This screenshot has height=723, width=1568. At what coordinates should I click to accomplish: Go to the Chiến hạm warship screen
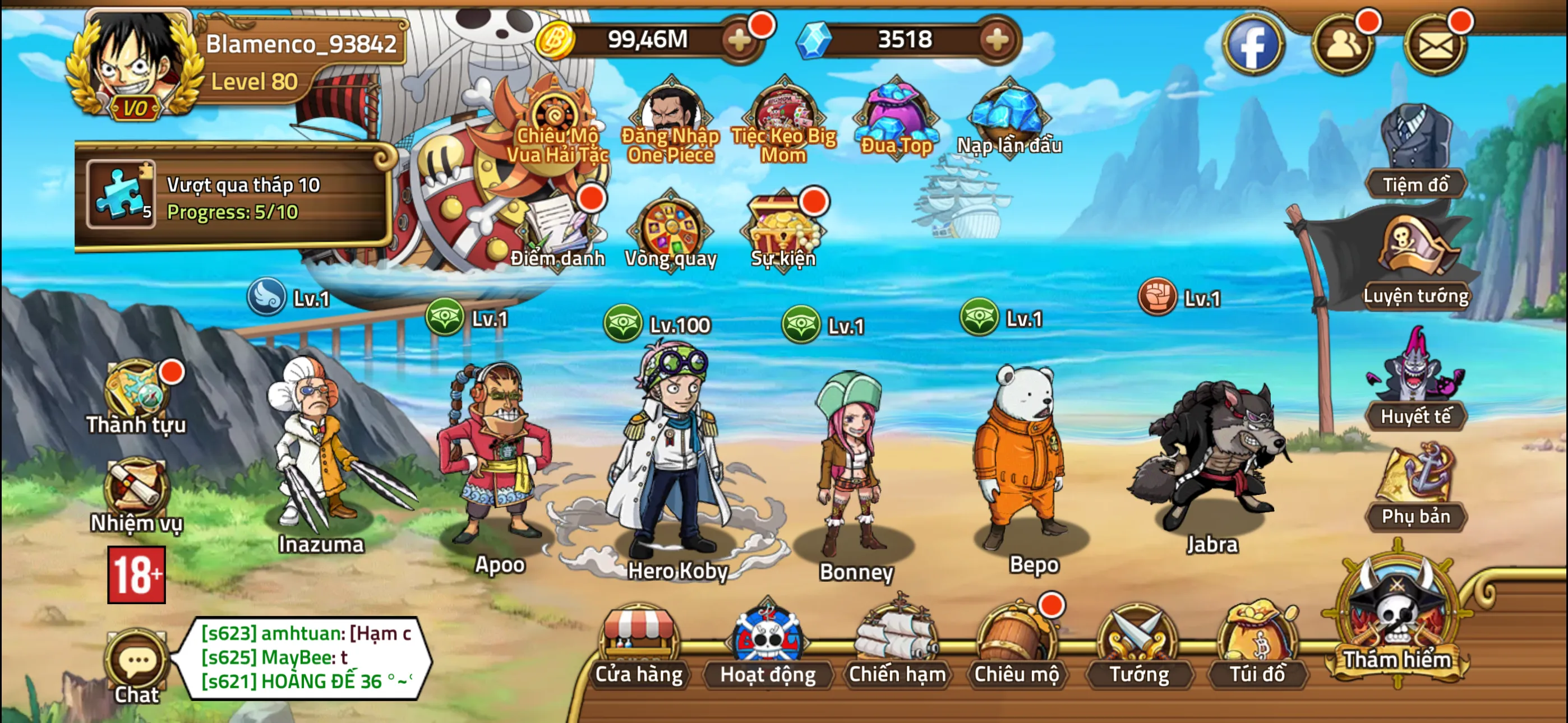coord(897,645)
